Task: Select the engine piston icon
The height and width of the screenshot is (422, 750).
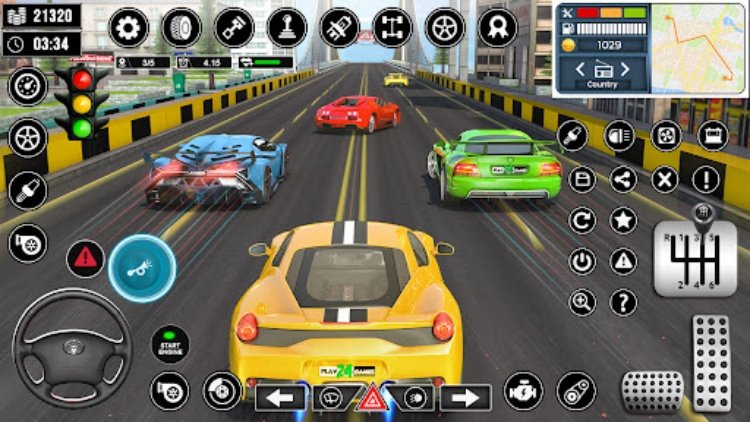Action: [x=234, y=27]
